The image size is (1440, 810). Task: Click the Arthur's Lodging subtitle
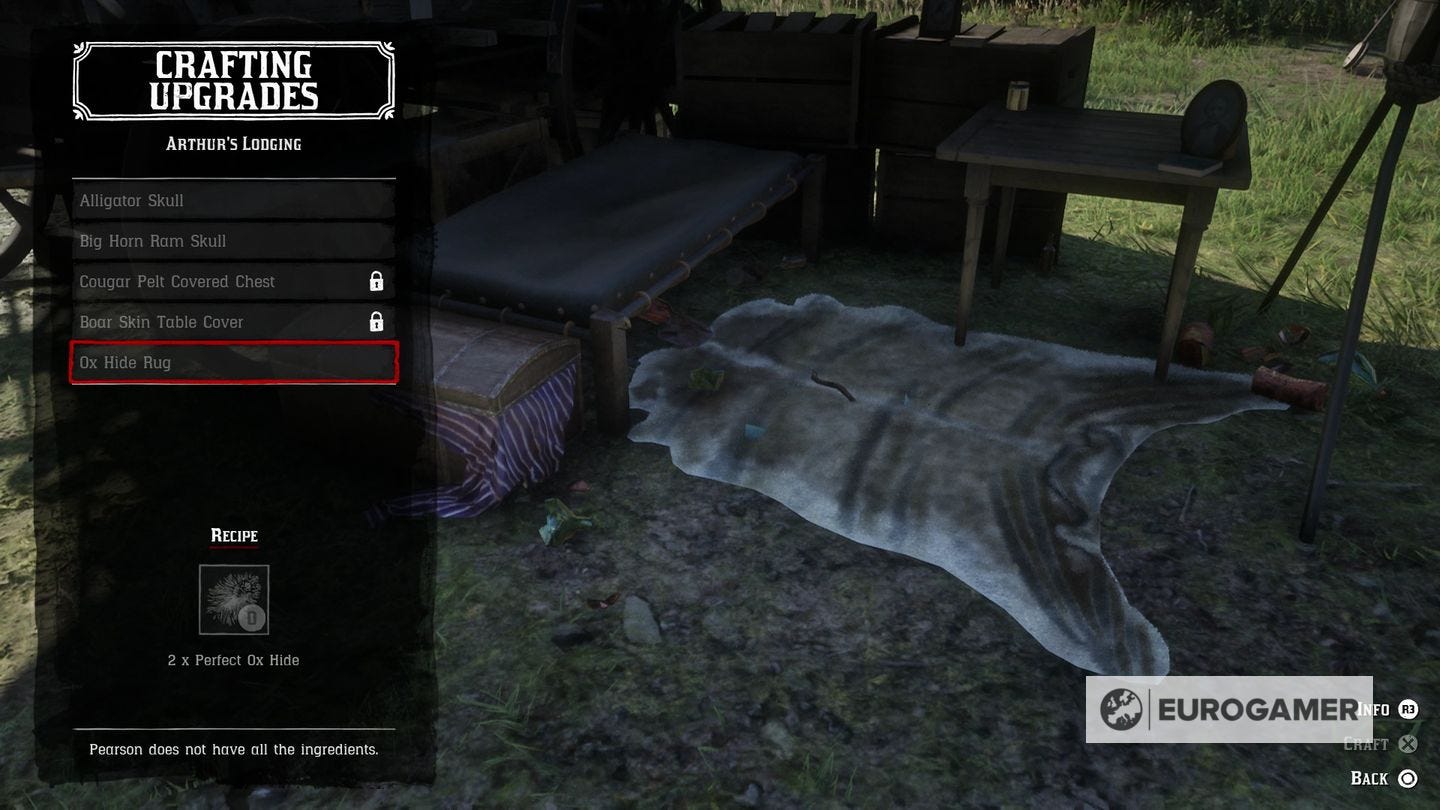click(233, 143)
